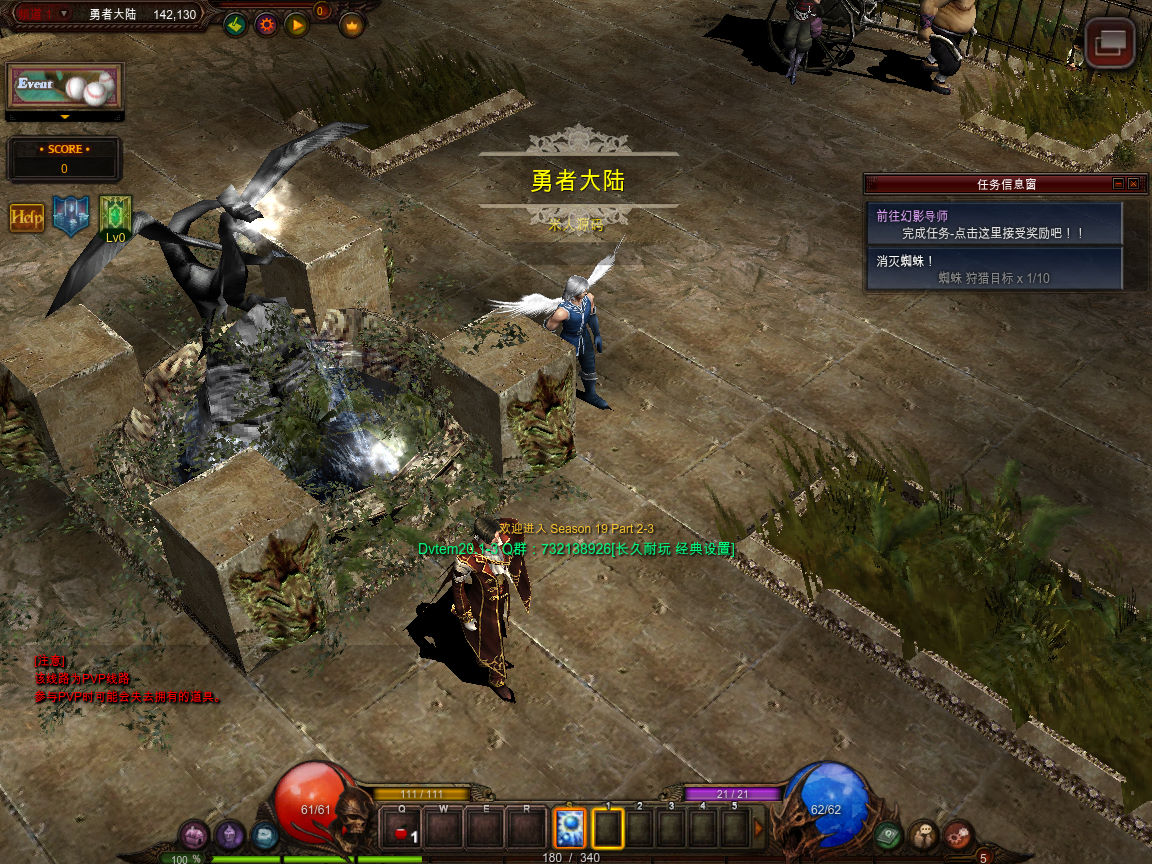This screenshot has height=864, width=1152.
Task: Select the blue orb skill icon
Action: [x=570, y=828]
